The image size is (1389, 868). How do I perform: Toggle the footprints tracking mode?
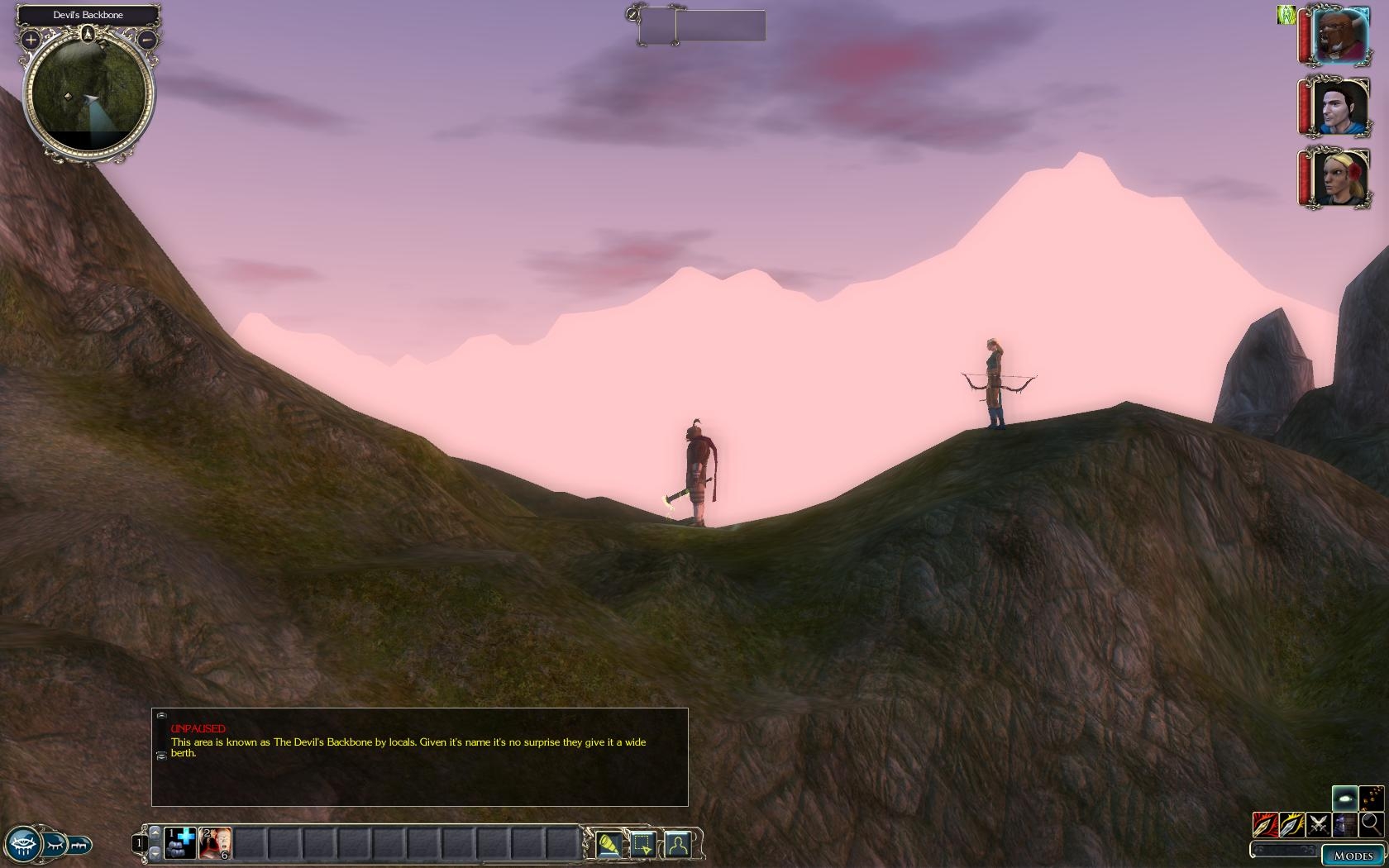[x=1371, y=798]
